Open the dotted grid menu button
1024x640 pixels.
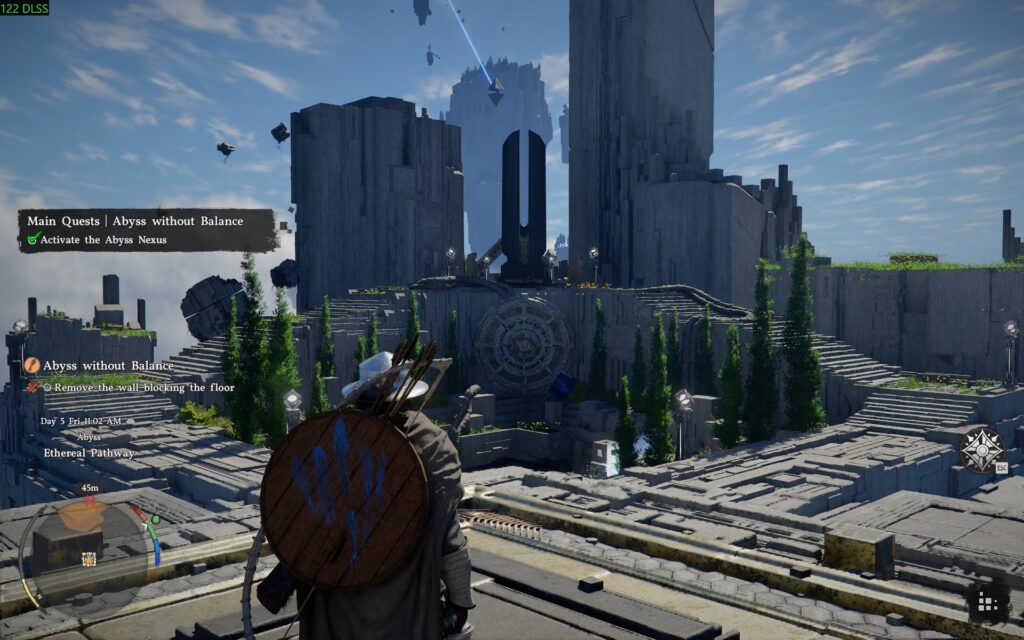tap(987, 602)
